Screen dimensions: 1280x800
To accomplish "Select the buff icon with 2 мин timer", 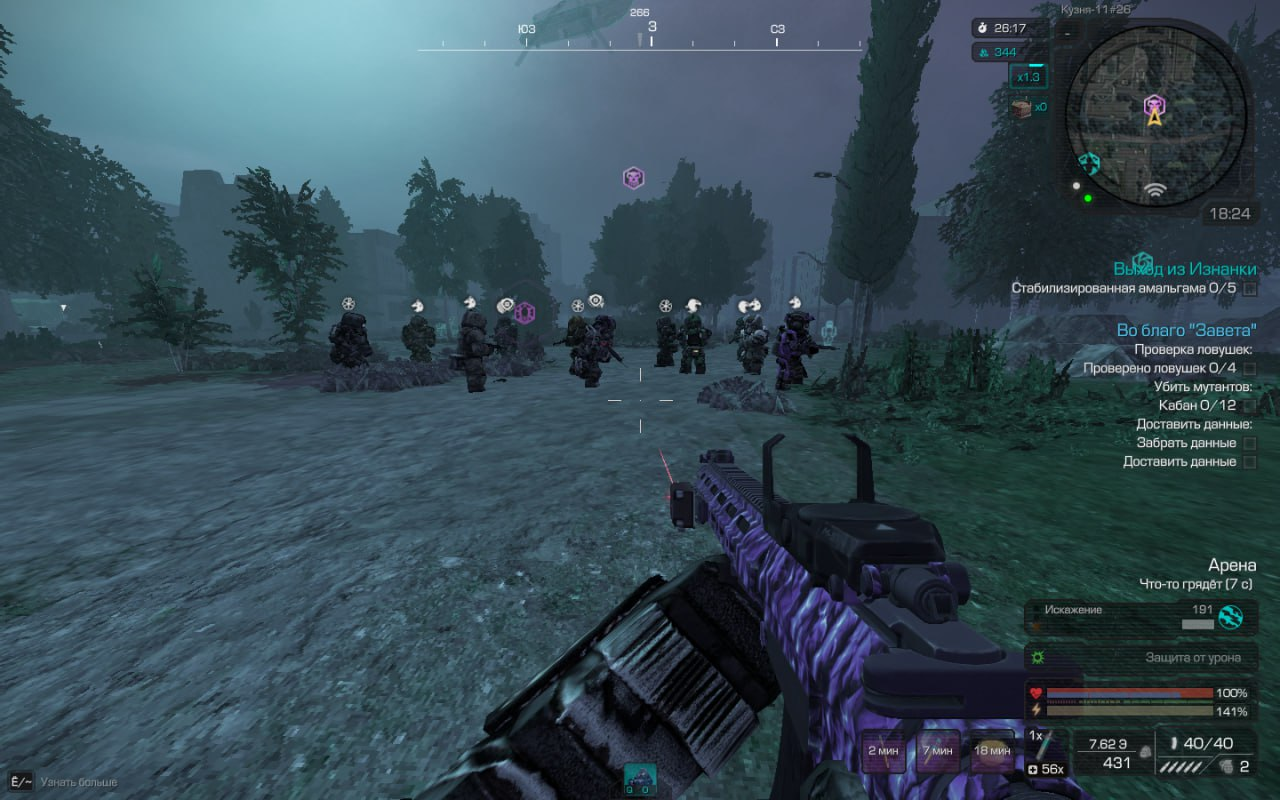I will click(x=884, y=752).
